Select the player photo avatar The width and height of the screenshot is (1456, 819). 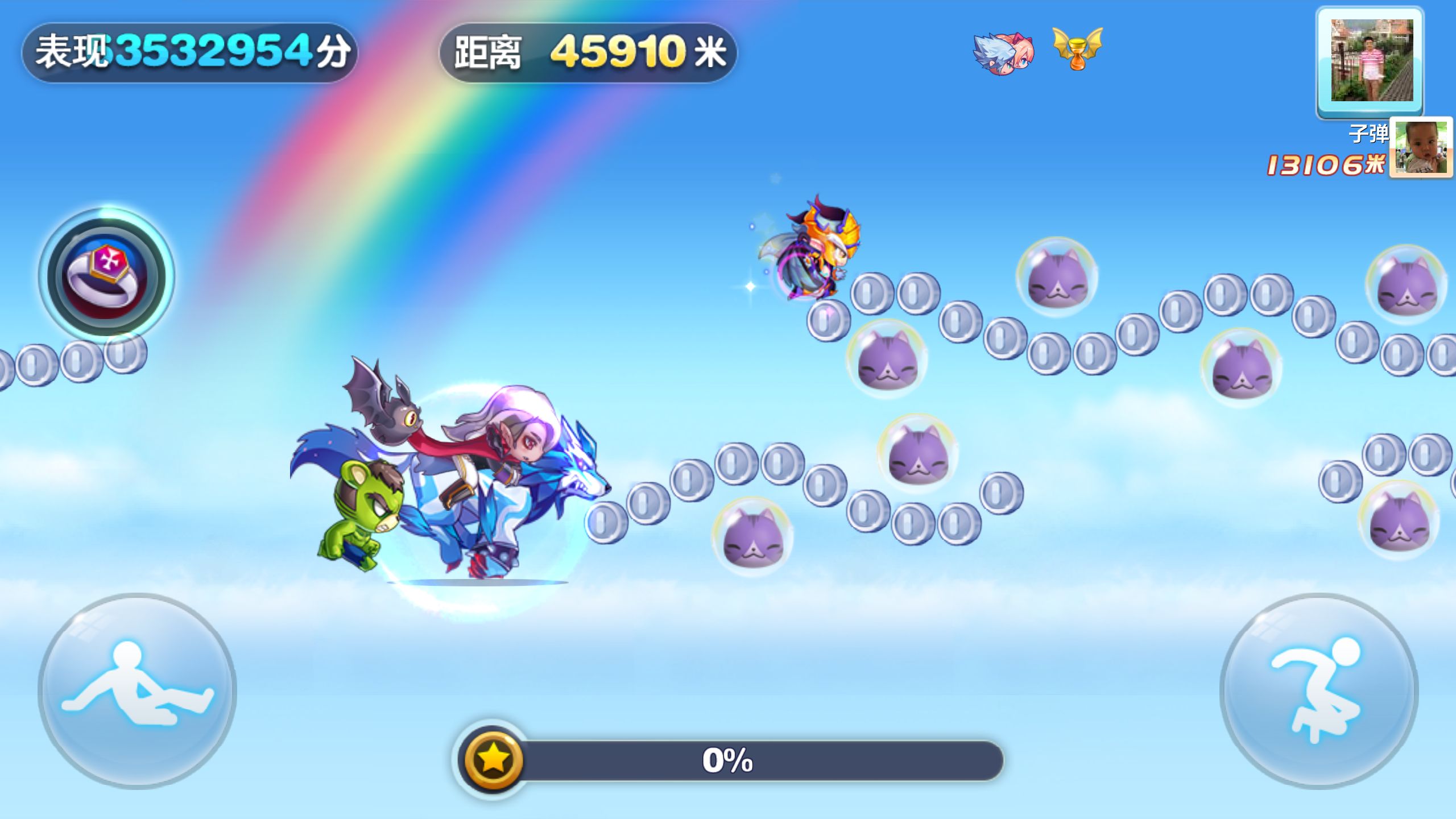coord(1371,61)
